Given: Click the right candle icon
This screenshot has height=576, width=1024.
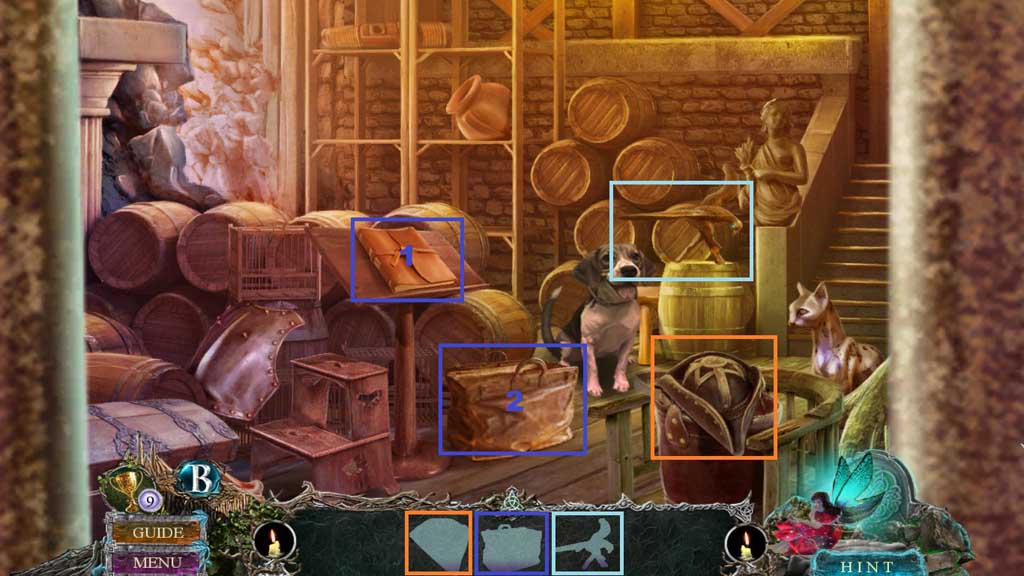Looking at the screenshot, I should click(746, 544).
